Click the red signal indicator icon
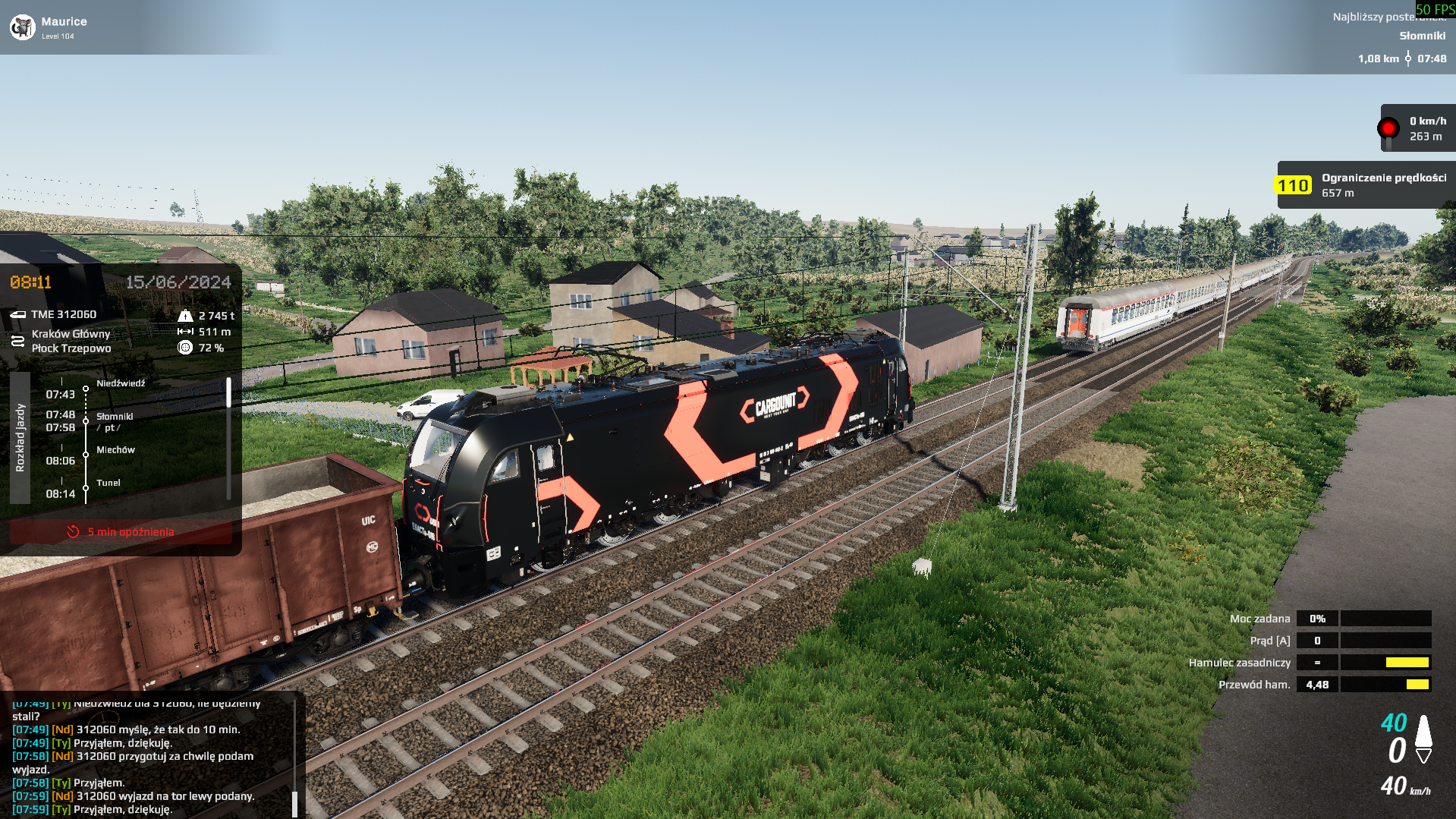The width and height of the screenshot is (1456, 819). point(1388,128)
